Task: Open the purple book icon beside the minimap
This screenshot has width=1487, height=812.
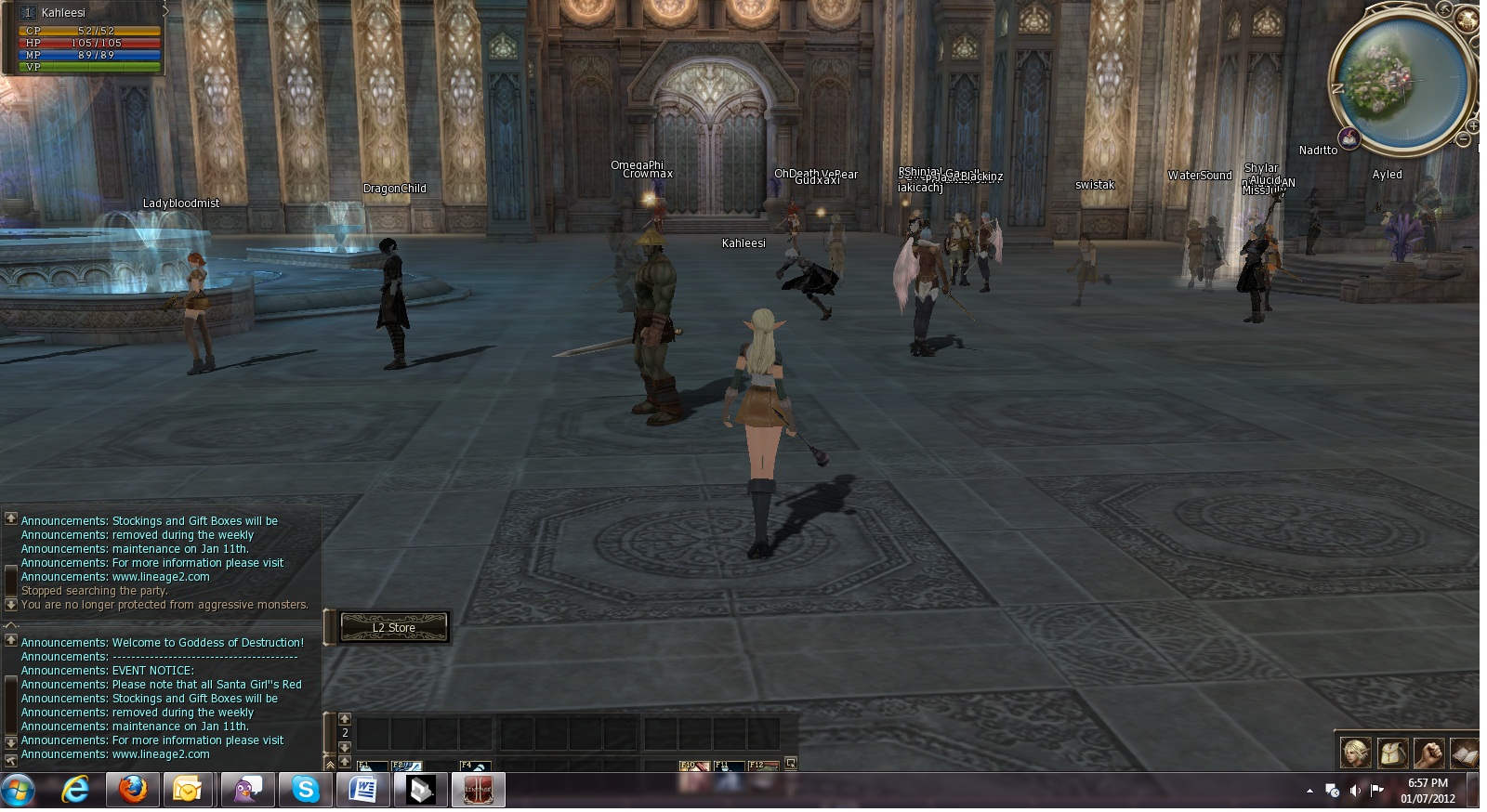Action: point(1349,139)
